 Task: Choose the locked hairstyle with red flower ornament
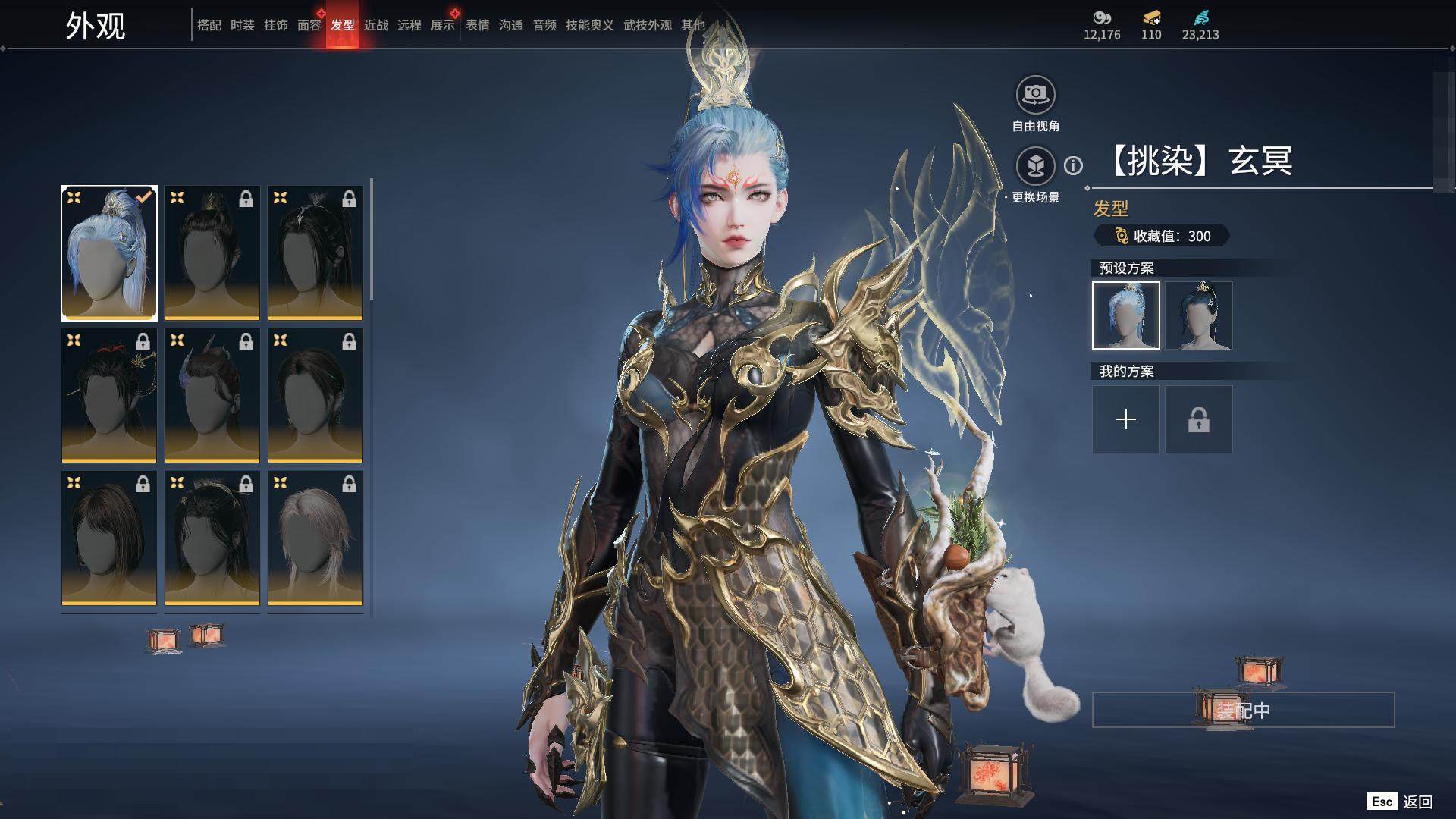109,395
